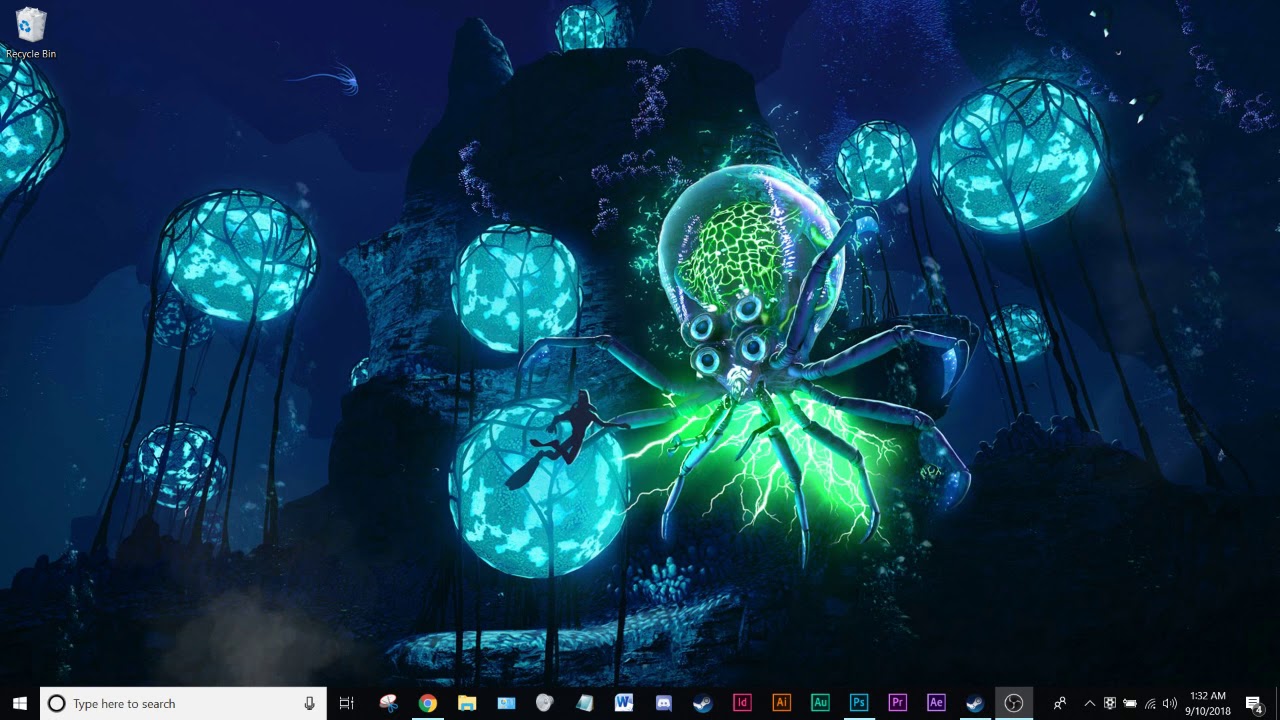
Task: Check Wi-Fi status in the system tray
Action: pyautogui.click(x=1148, y=703)
